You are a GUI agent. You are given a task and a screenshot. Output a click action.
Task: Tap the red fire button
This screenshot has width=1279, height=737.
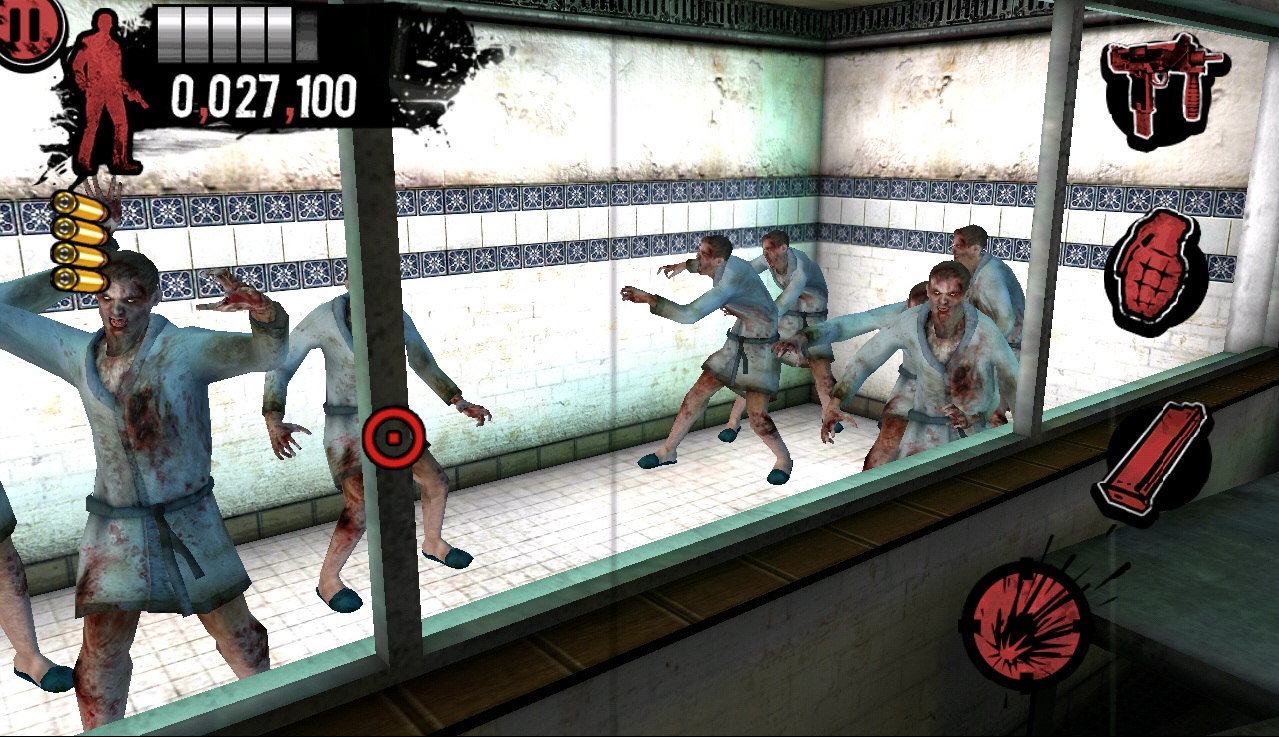1027,623
